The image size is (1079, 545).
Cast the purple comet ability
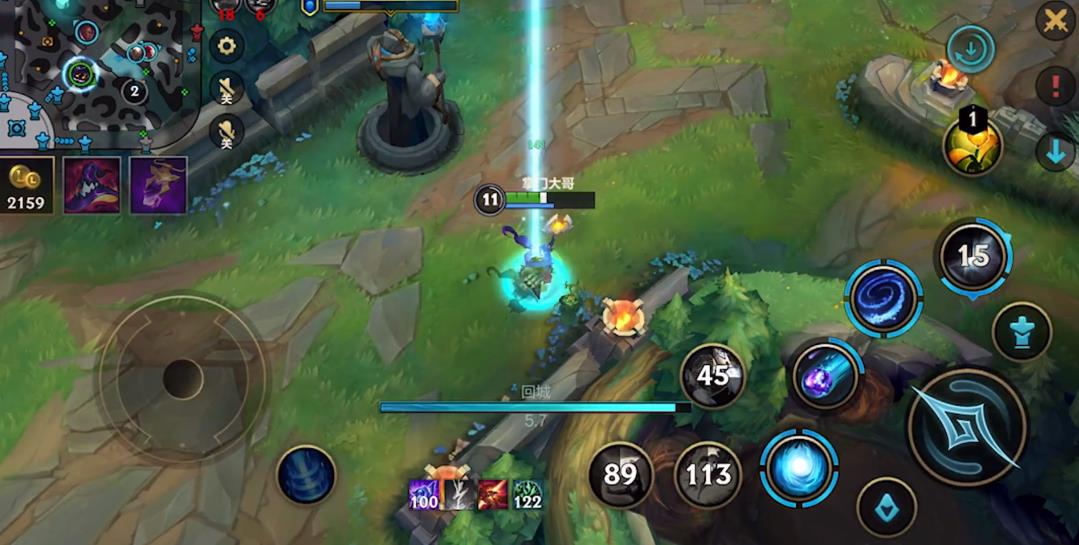(x=826, y=376)
